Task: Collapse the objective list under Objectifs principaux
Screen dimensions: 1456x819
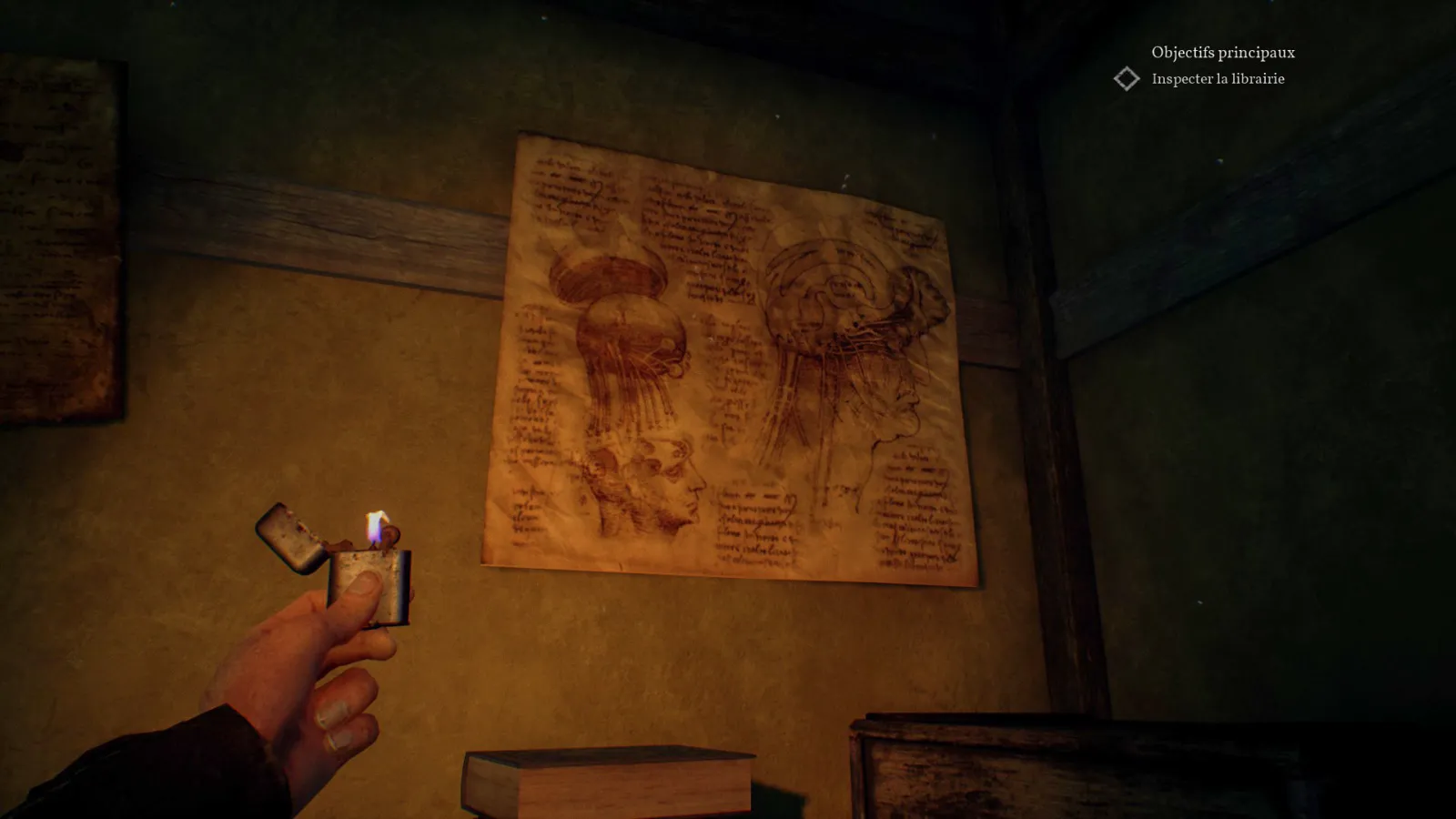Action: [x=1222, y=54]
